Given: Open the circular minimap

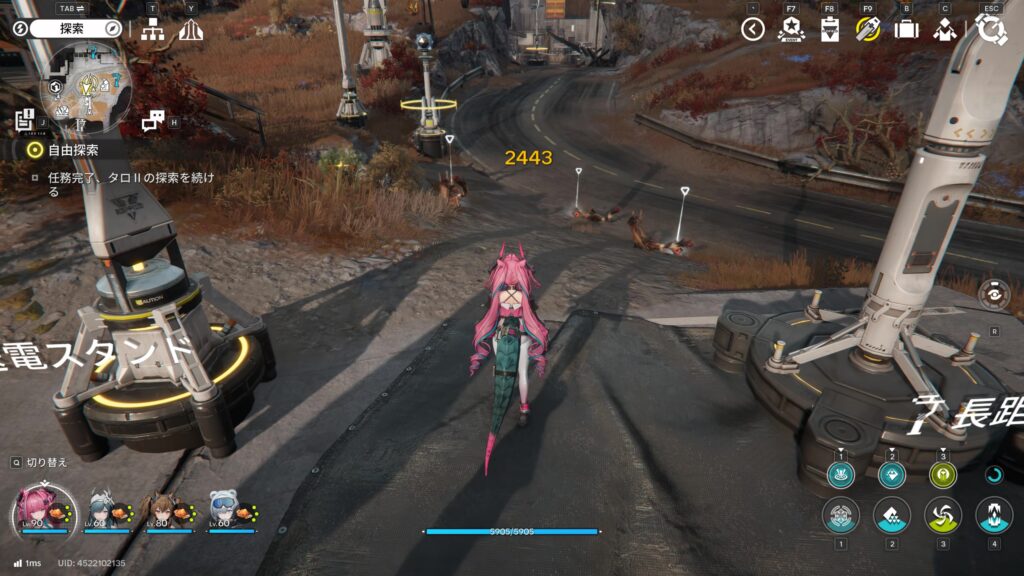Looking at the screenshot, I should coord(84,88).
